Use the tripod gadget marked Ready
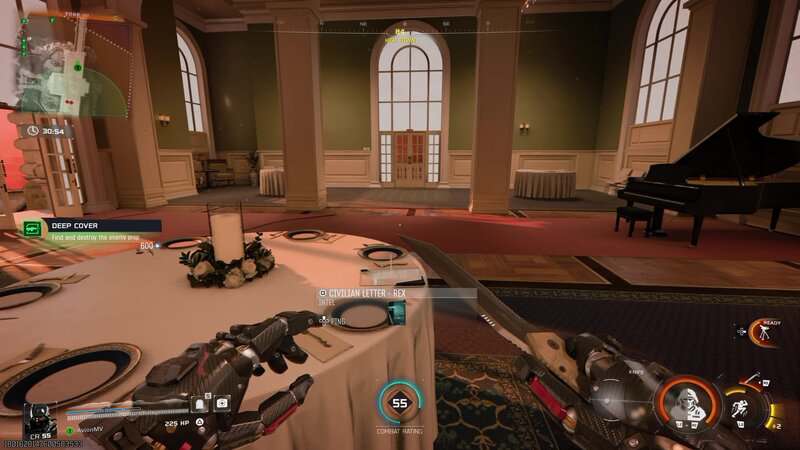 click(762, 332)
